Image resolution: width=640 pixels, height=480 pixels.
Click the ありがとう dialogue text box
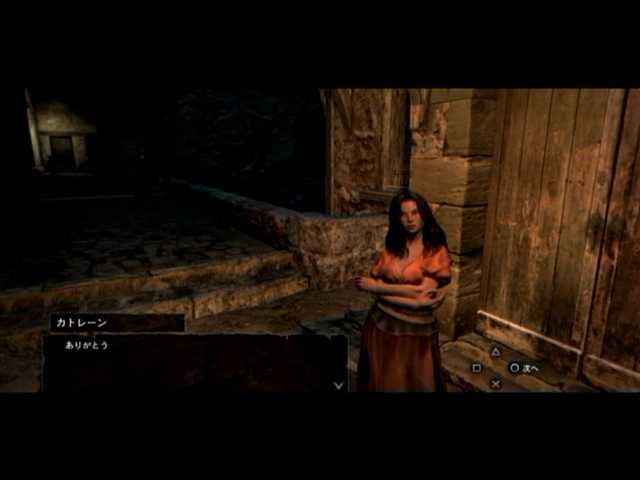click(194, 362)
